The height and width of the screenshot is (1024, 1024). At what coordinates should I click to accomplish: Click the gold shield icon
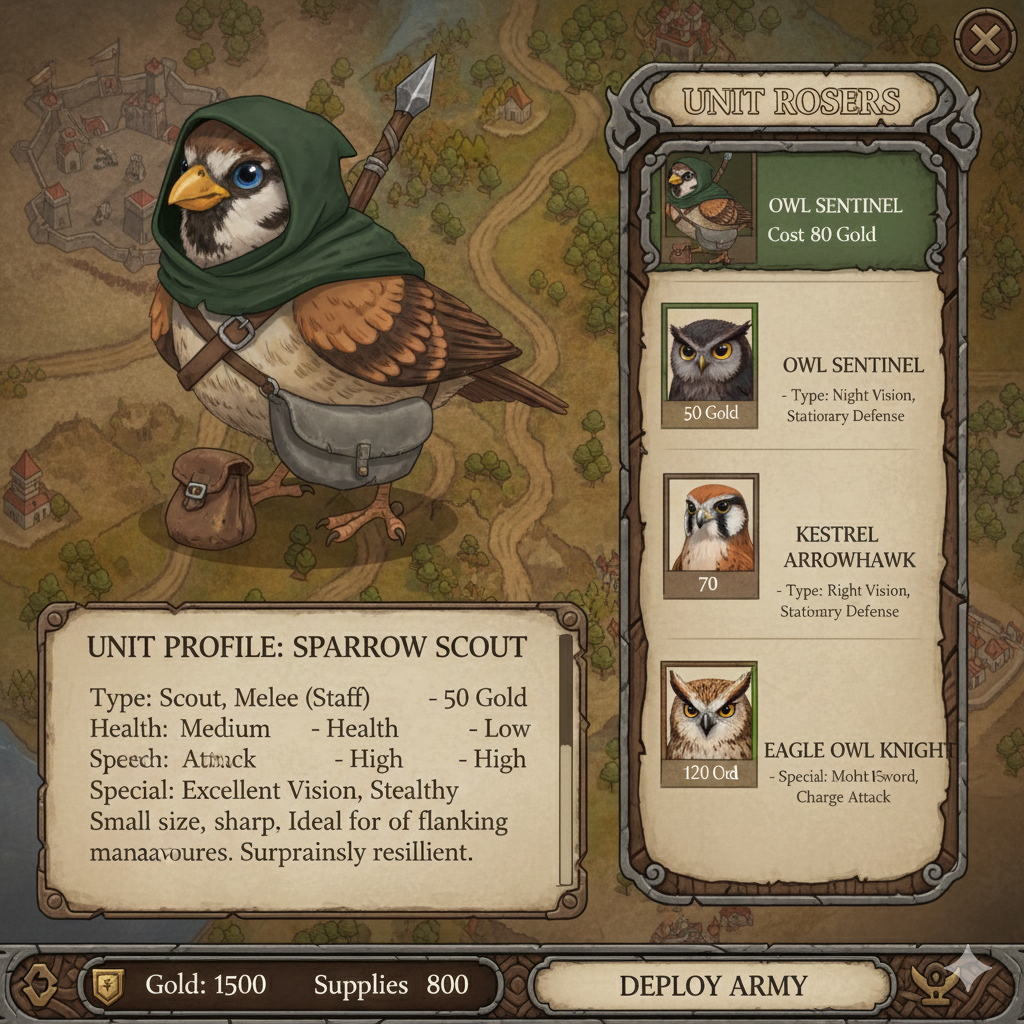click(106, 985)
